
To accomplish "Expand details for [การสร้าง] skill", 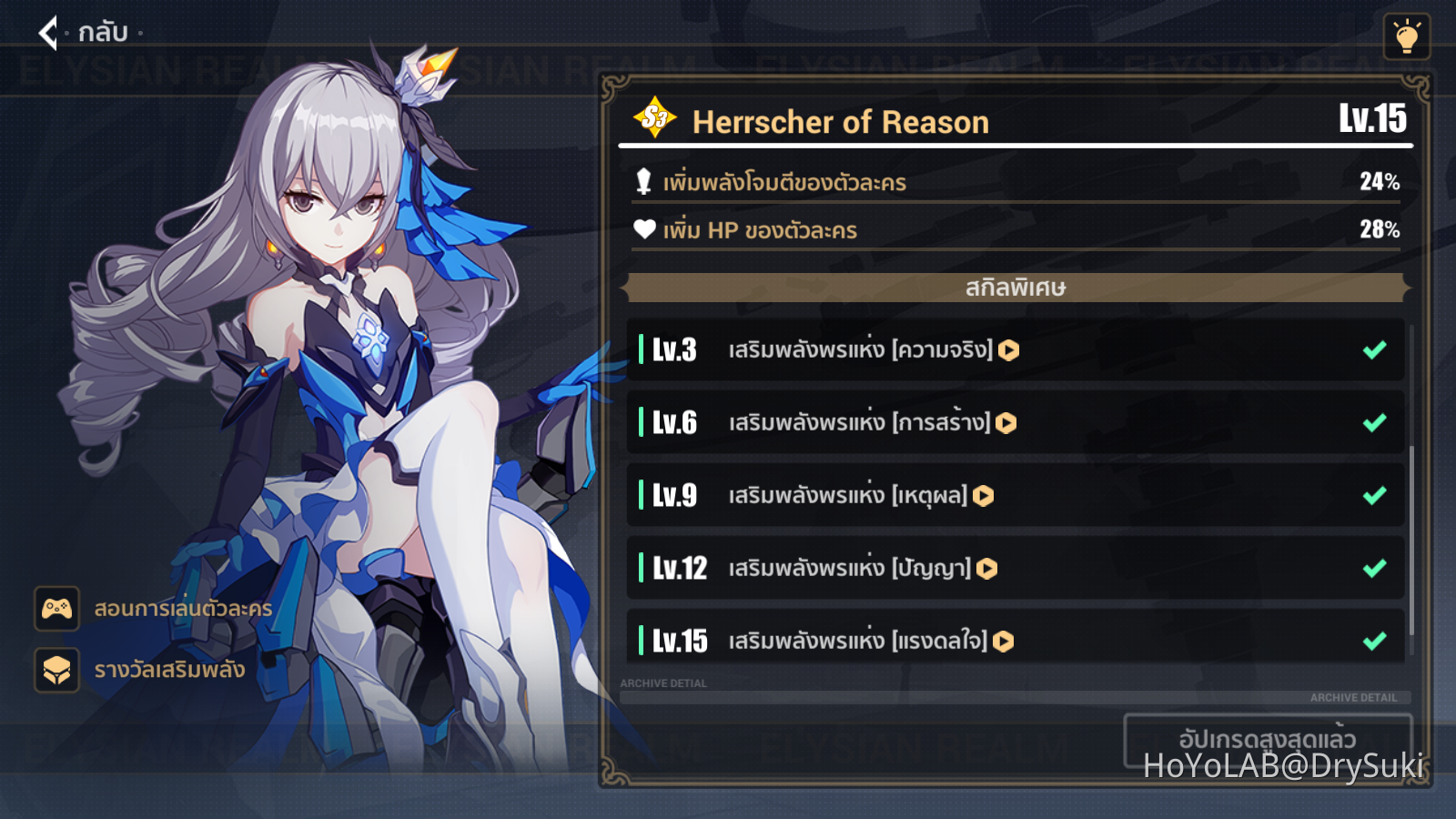I will pos(1005,422).
